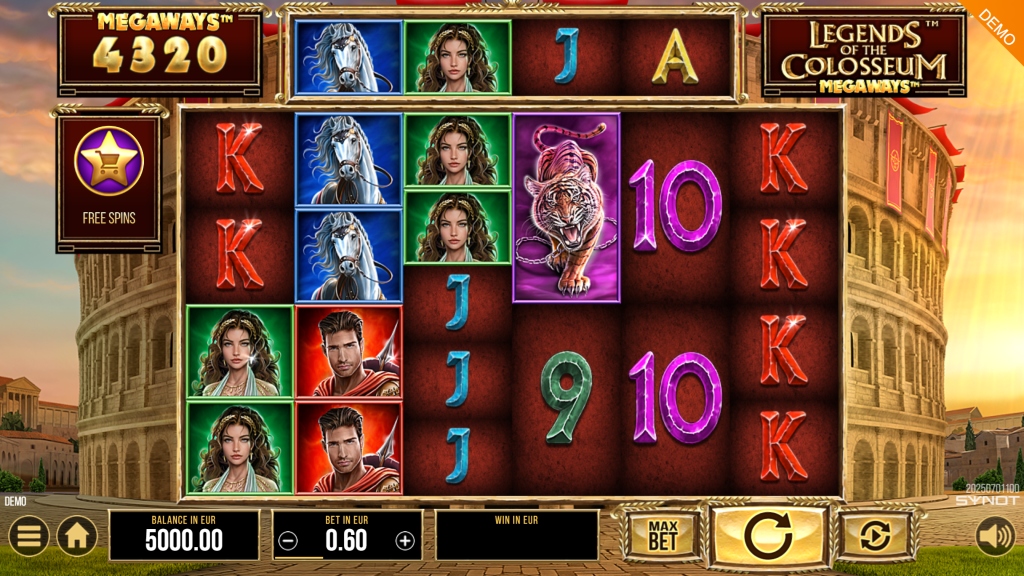Toggle the sound speaker icon
The width and height of the screenshot is (1024, 576).
pyautogui.click(x=995, y=536)
